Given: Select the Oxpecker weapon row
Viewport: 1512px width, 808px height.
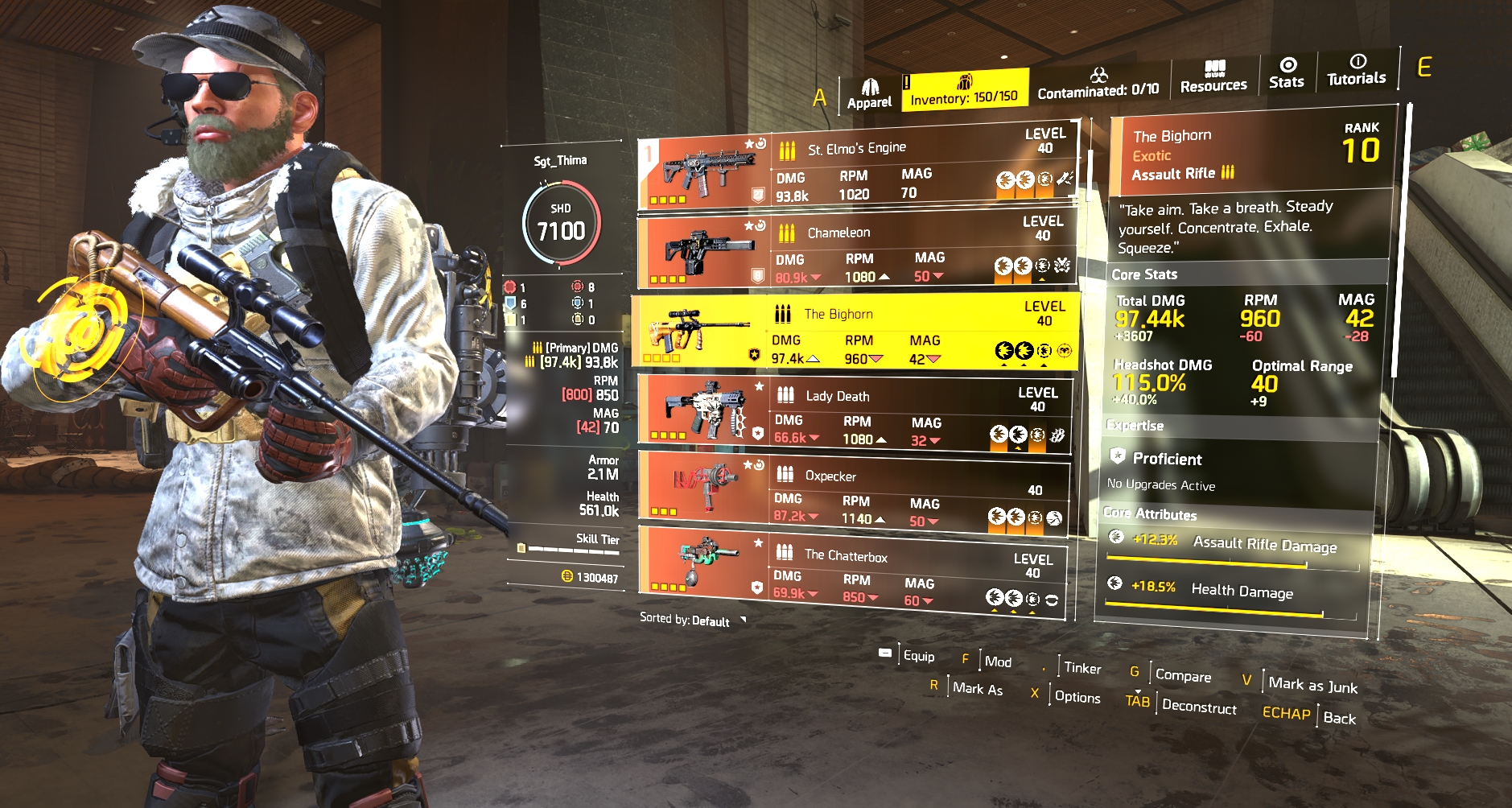Looking at the screenshot, I should click(x=855, y=489).
